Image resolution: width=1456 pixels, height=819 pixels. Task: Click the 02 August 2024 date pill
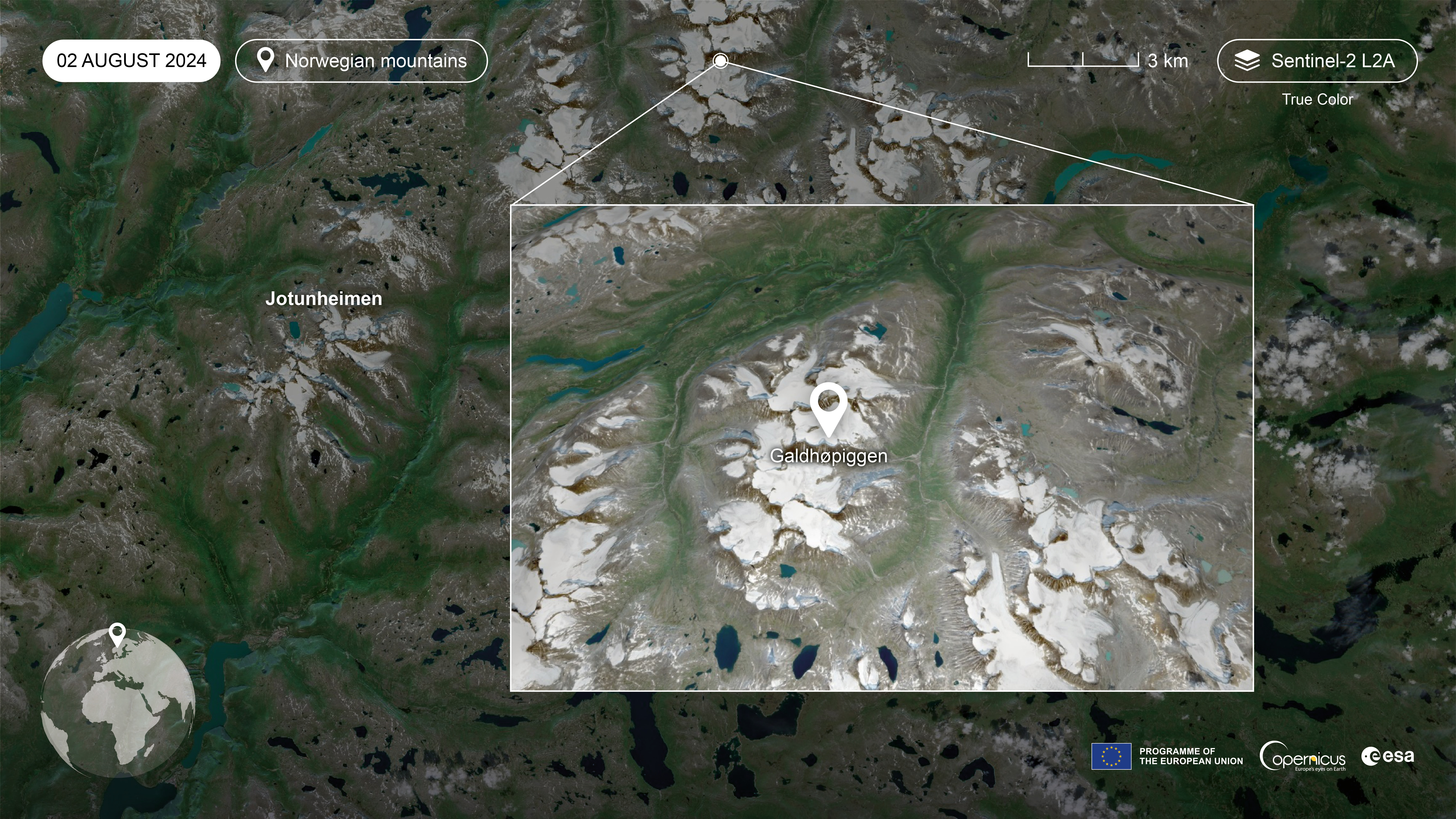tap(131, 61)
